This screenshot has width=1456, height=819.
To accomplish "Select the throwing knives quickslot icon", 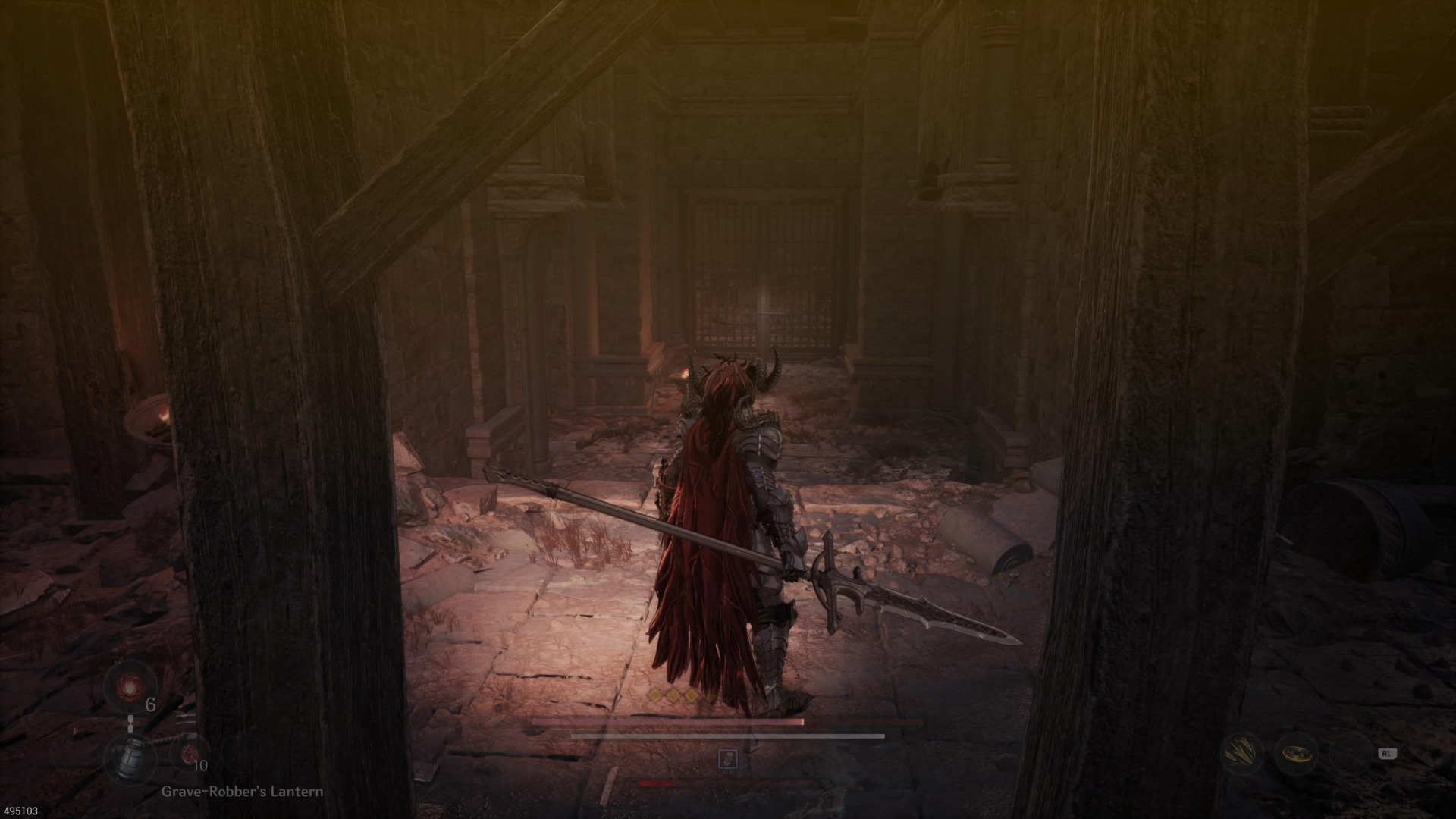I will click(1242, 753).
